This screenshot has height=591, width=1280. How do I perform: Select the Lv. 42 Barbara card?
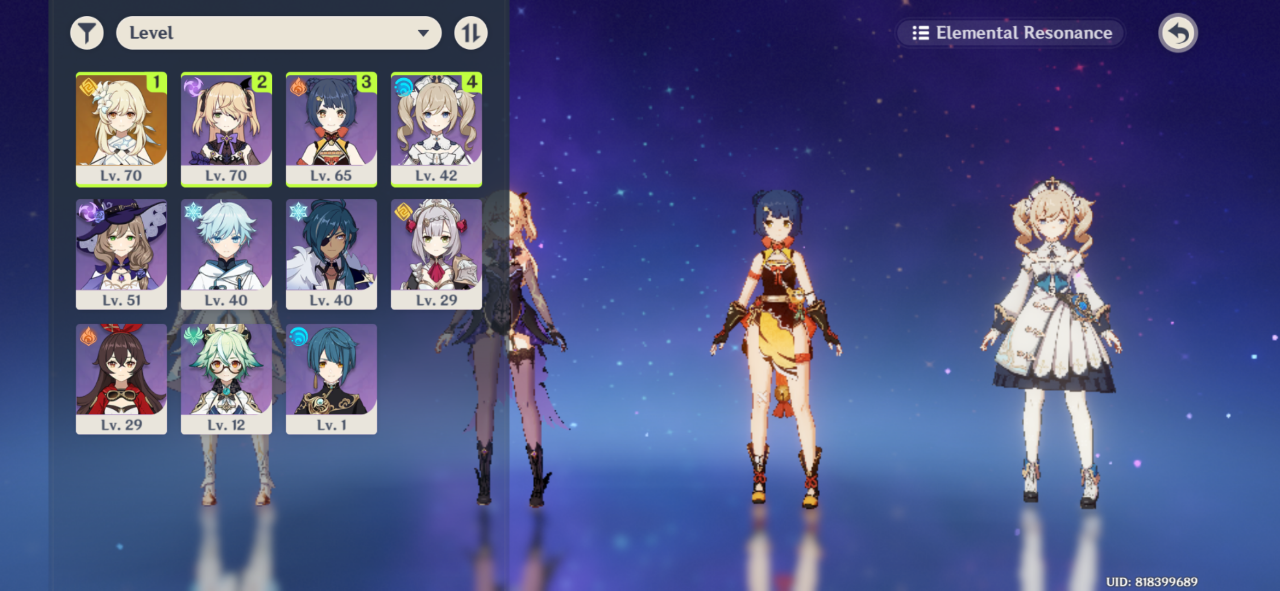click(x=436, y=128)
